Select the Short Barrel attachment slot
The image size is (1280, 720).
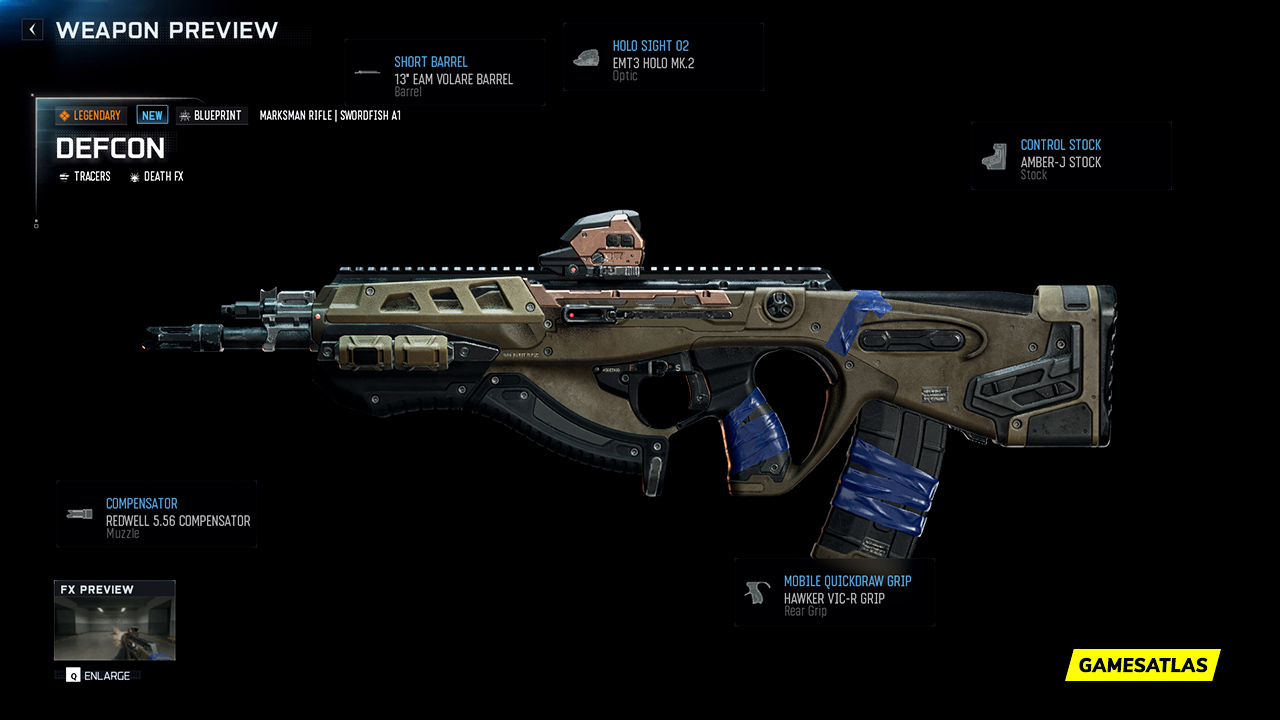[x=445, y=72]
